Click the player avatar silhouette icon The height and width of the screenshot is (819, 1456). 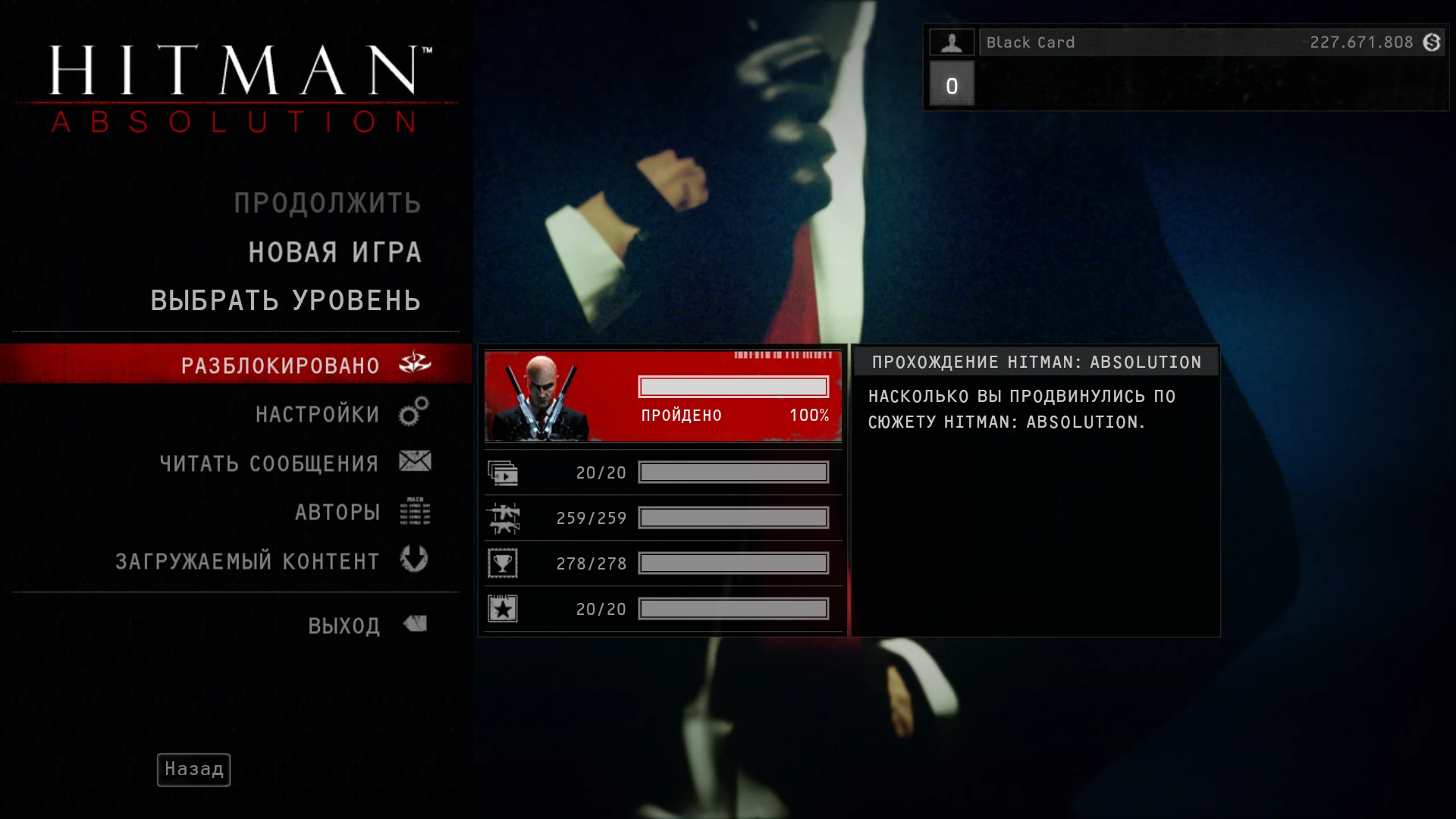click(x=952, y=42)
